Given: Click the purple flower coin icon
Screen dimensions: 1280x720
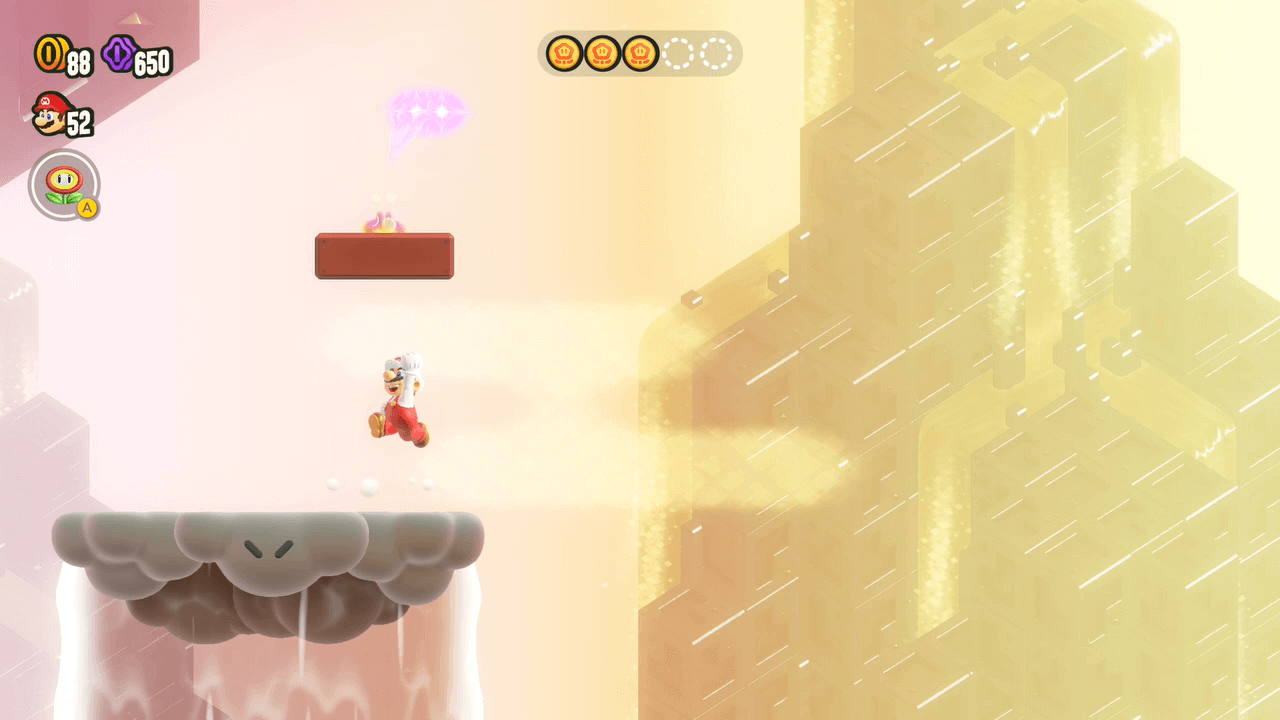Looking at the screenshot, I should point(118,54).
